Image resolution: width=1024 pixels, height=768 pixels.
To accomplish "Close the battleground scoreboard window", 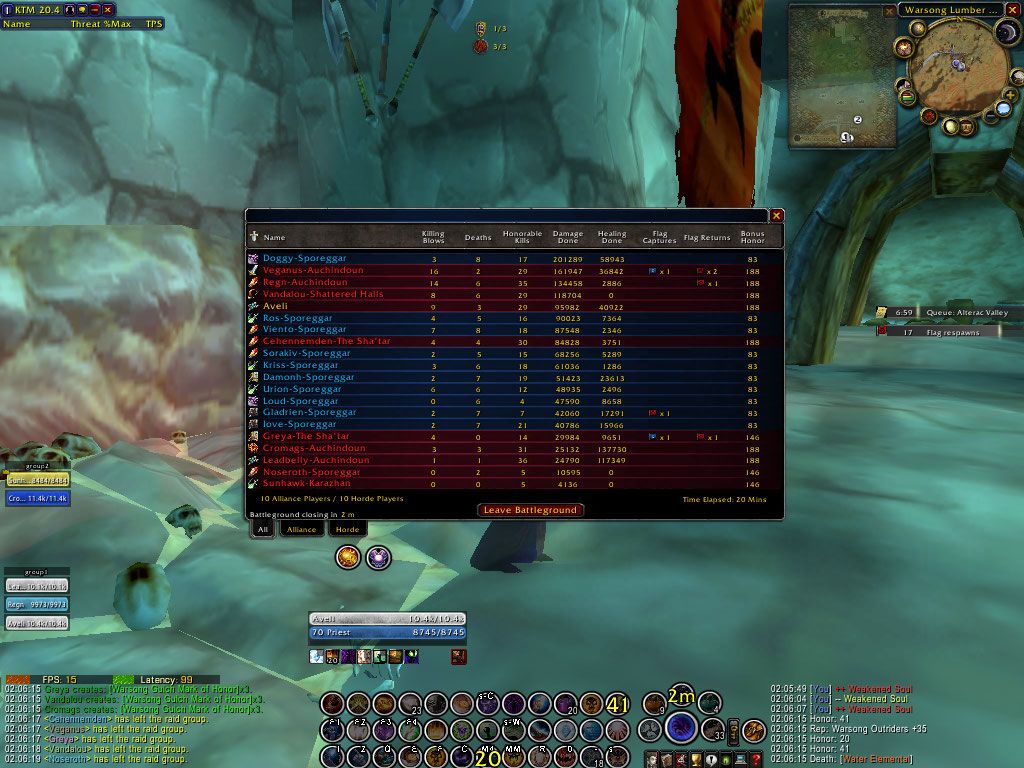I will (777, 215).
